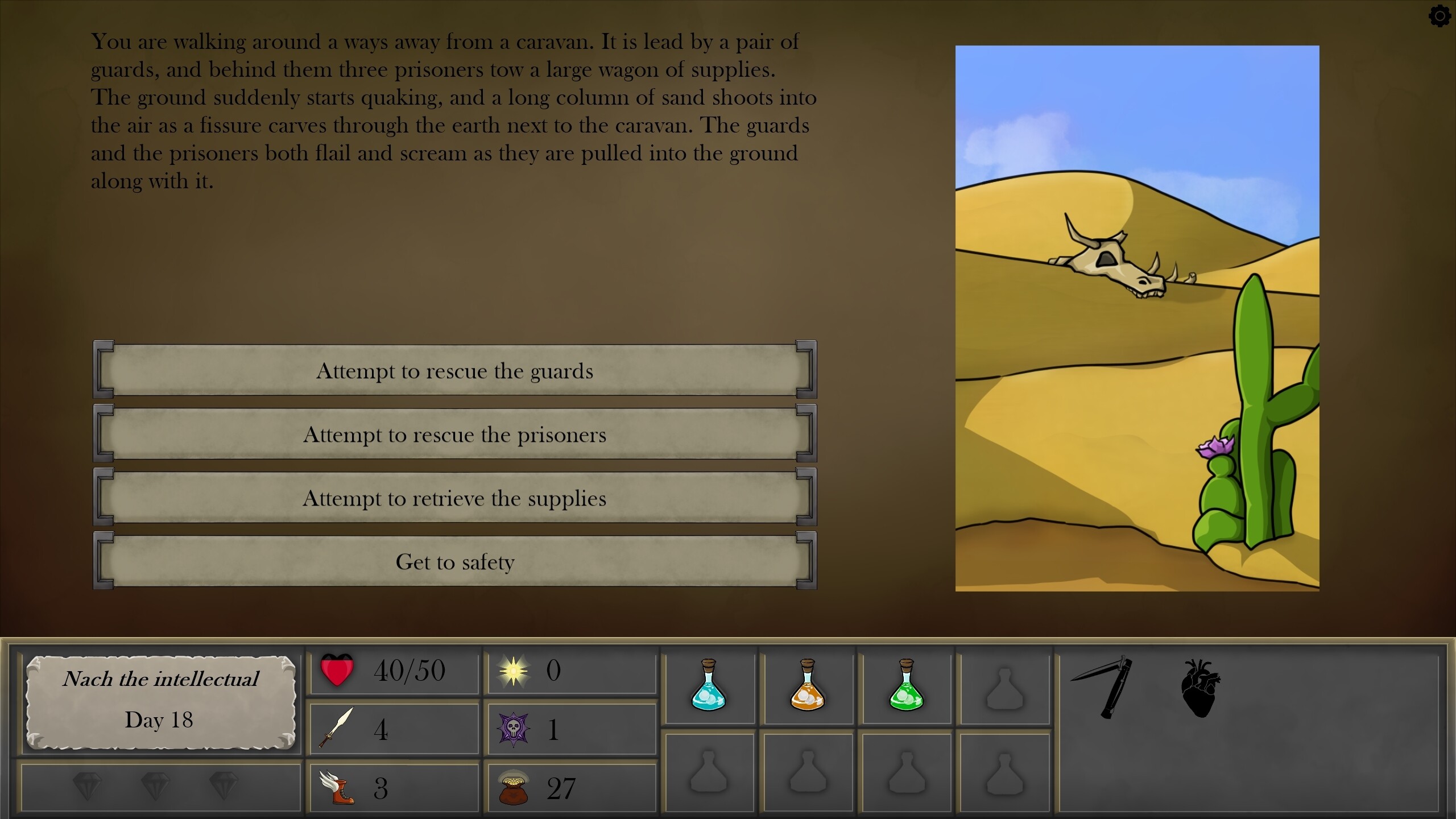Click the red heart health icon

pos(337,670)
